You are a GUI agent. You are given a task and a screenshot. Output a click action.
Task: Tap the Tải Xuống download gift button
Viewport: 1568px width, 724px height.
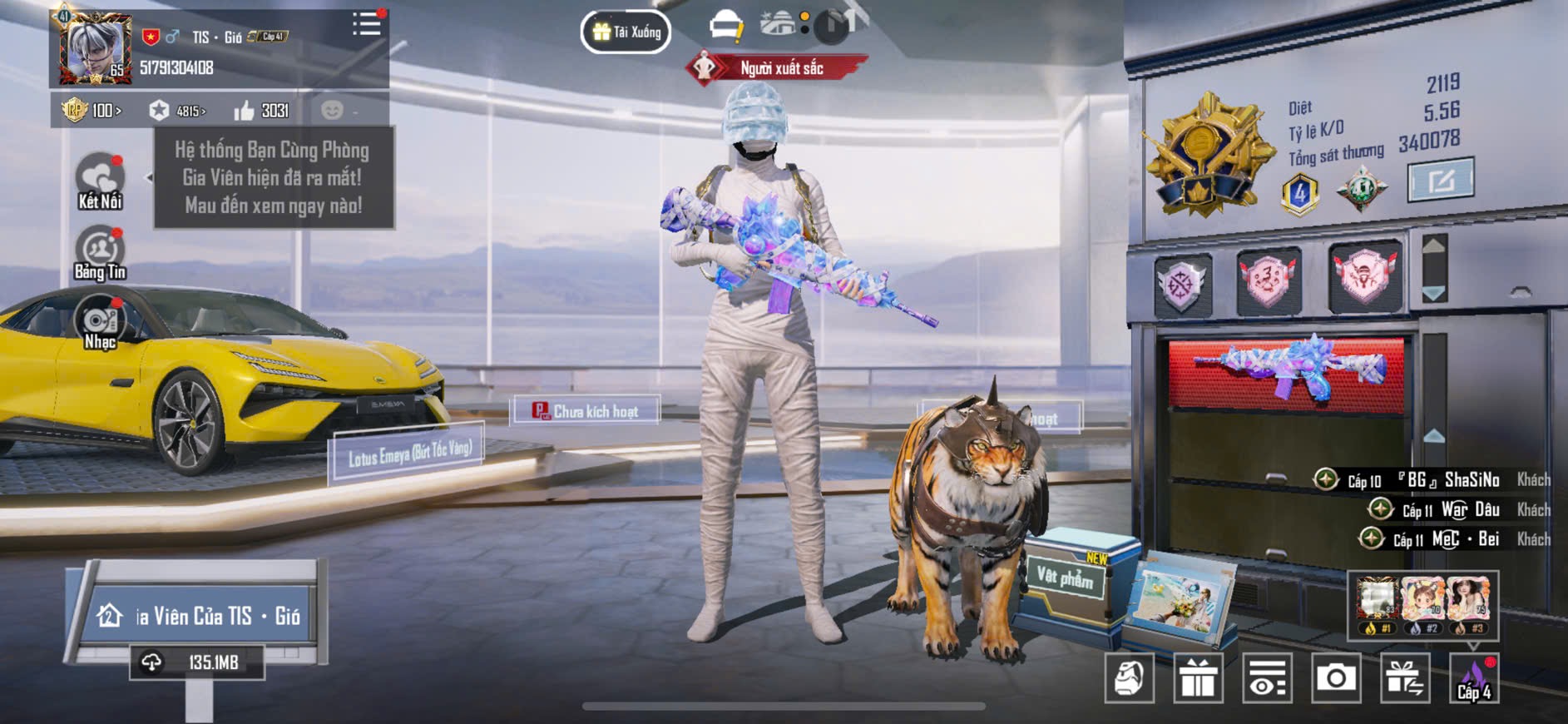[x=626, y=32]
